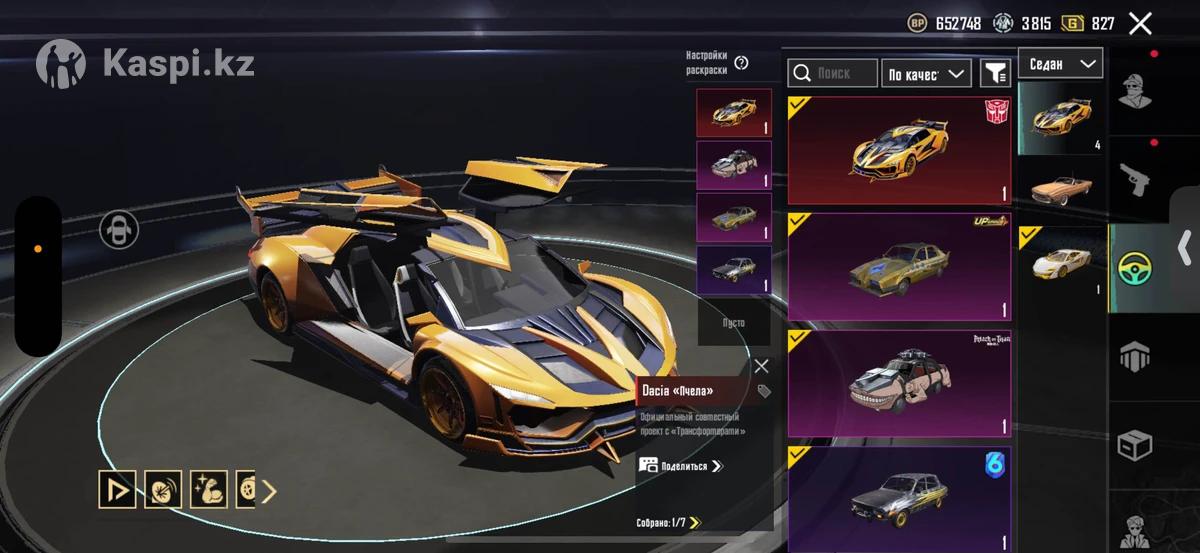Toggle the car doors view icon
The image size is (1200, 553).
pos(119,230)
